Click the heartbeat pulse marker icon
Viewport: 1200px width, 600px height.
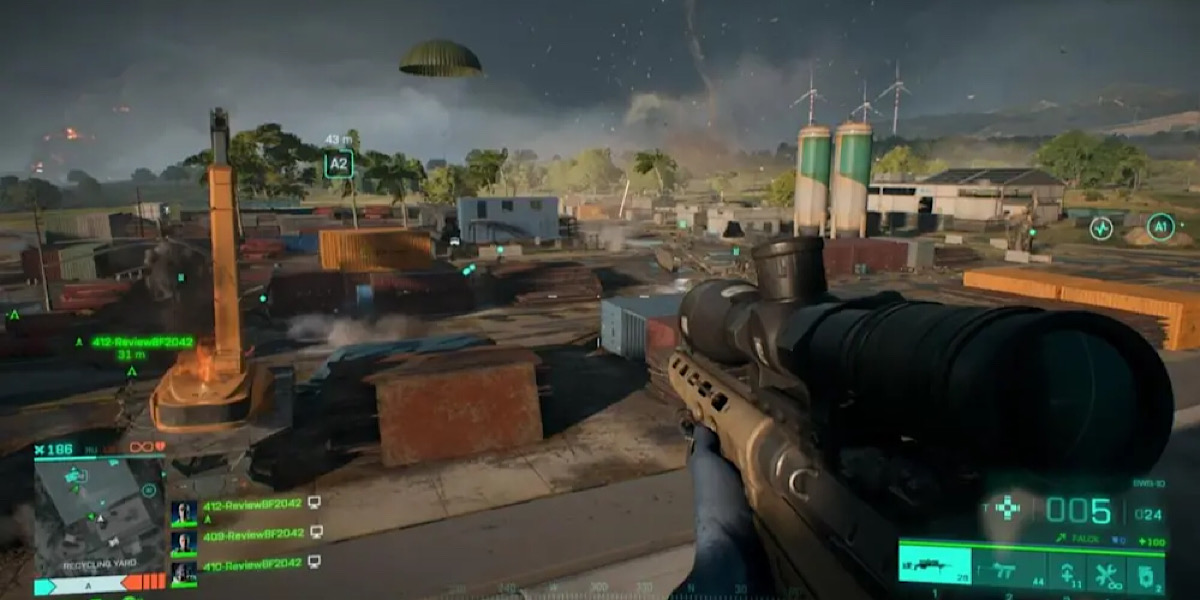coord(1101,228)
